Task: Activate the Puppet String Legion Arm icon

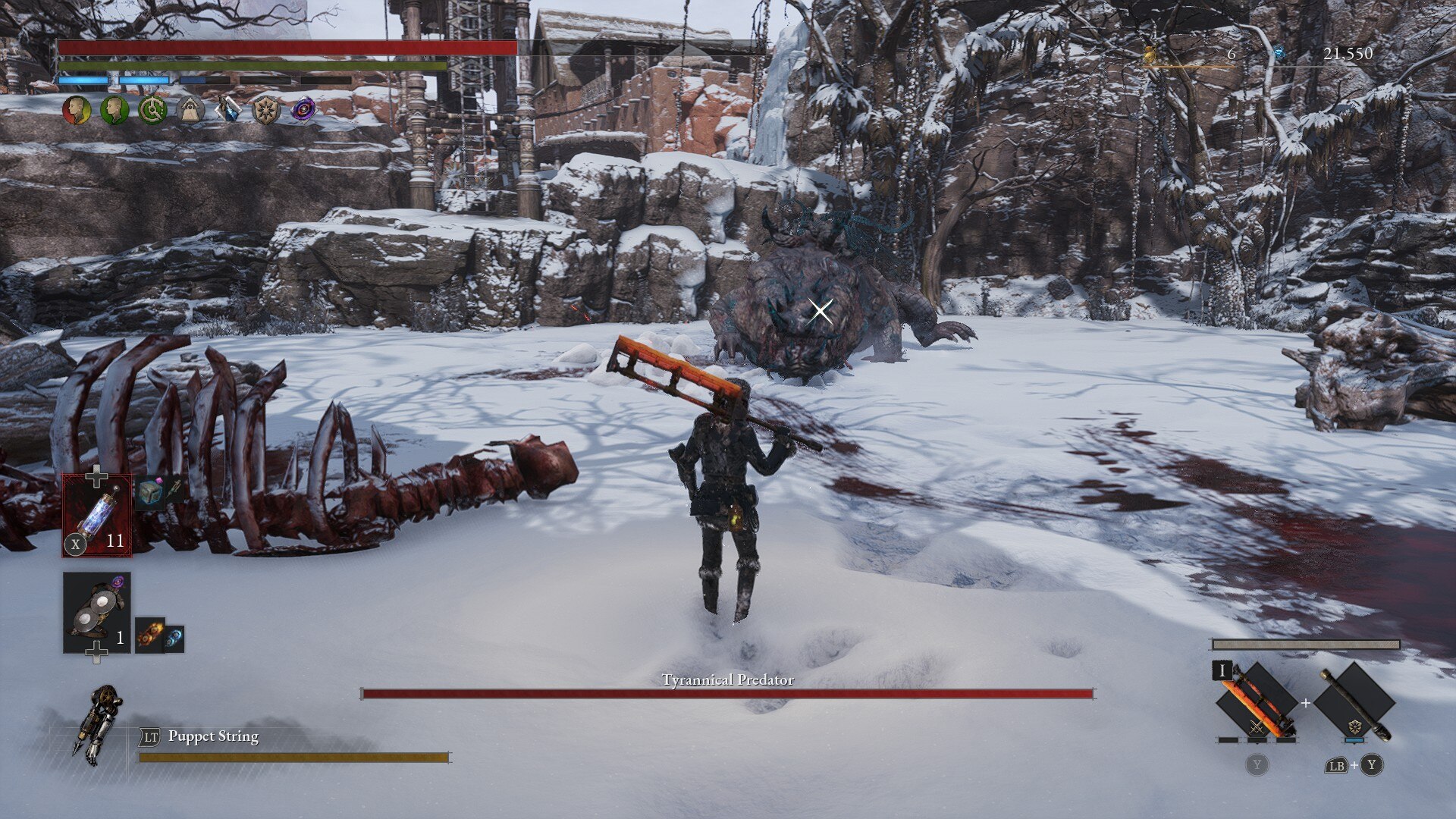Action: coord(98,724)
